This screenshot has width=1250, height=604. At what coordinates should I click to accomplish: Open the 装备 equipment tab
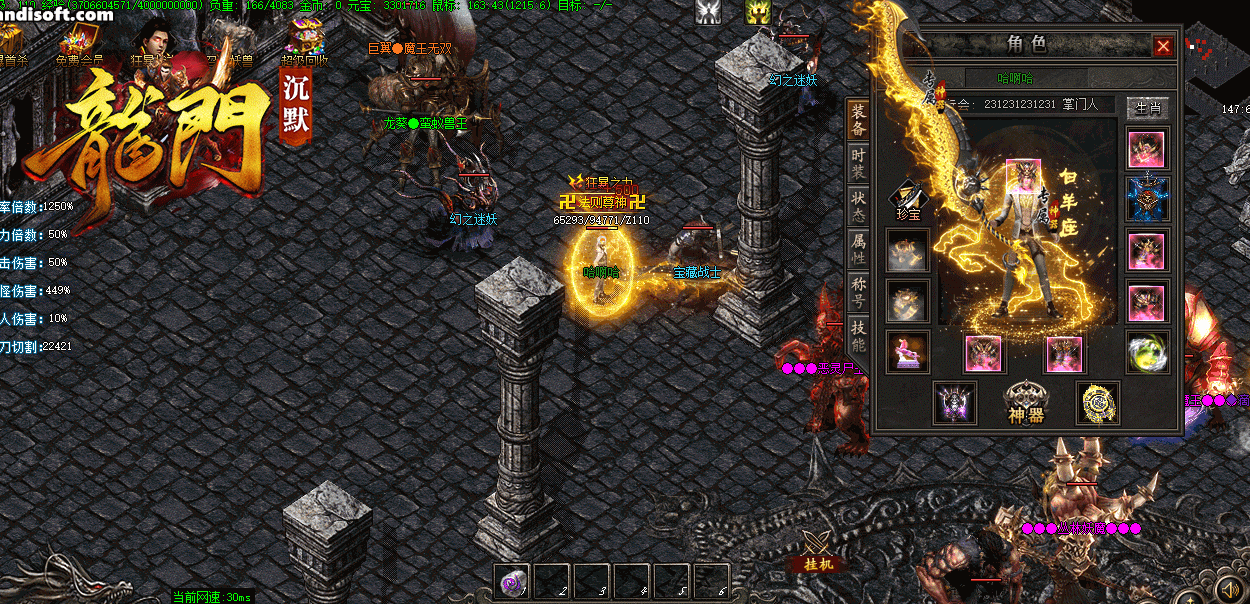[858, 120]
